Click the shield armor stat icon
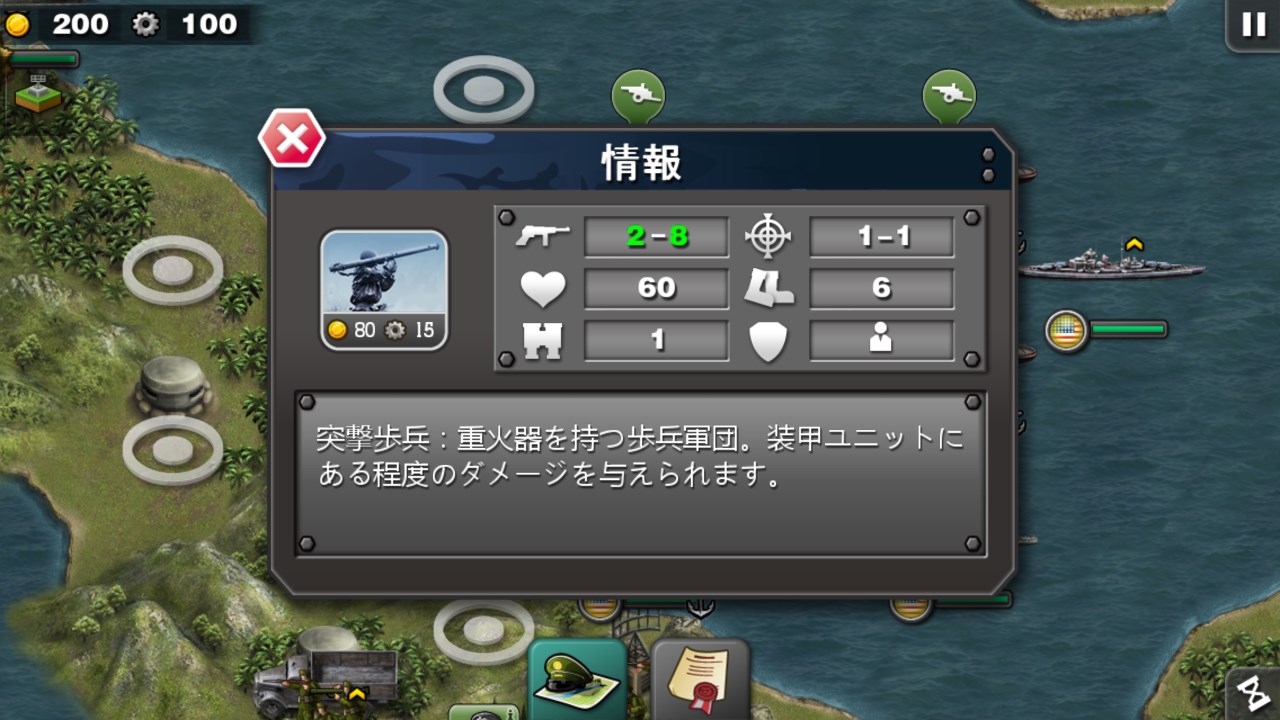Screen dimensions: 1280x720 (x=768, y=340)
